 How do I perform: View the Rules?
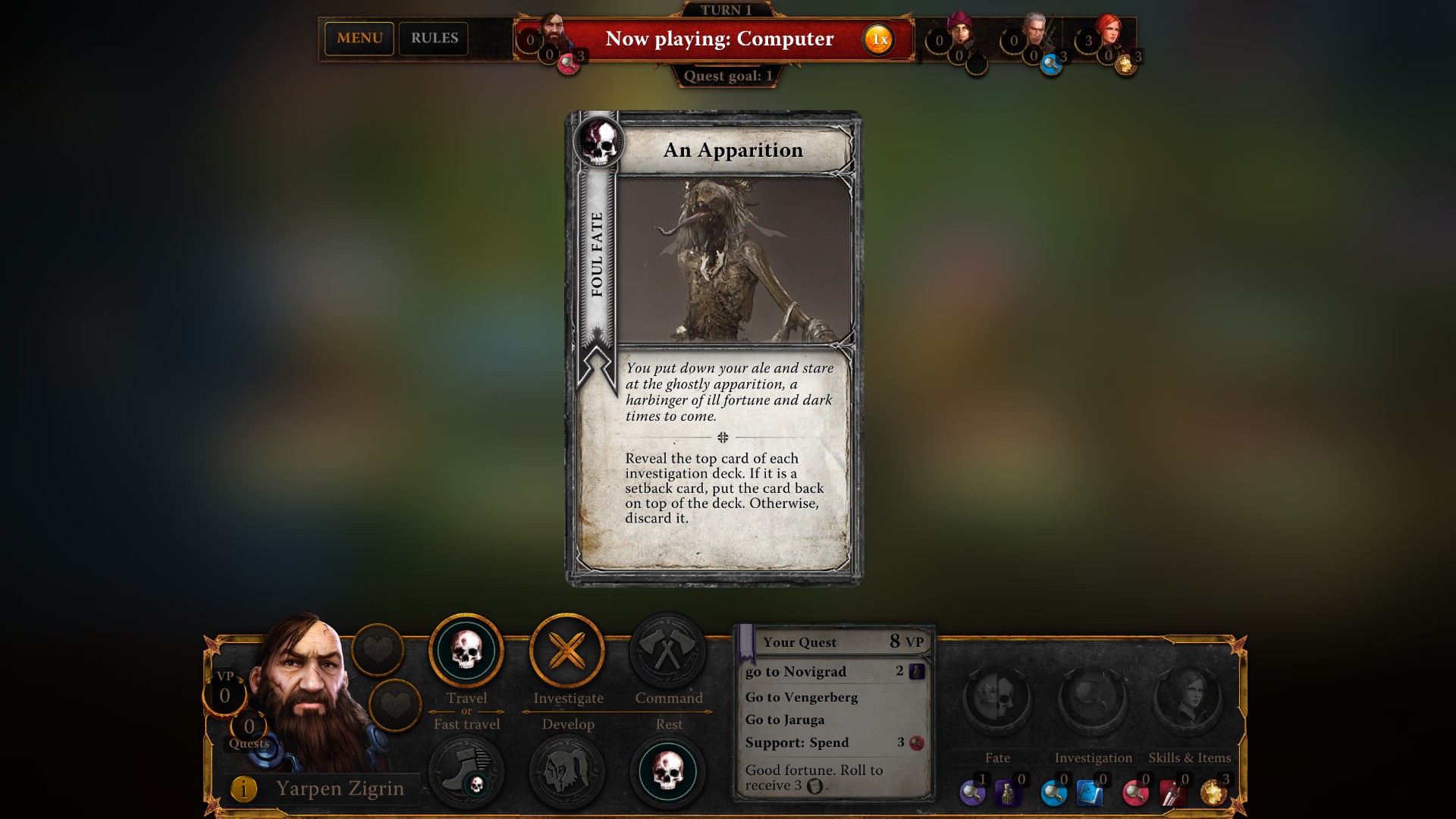(x=434, y=38)
